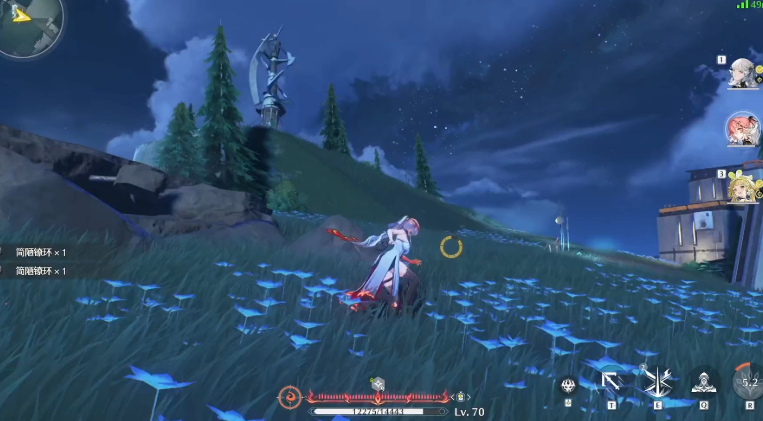Viewport: 763px width, 421px height.
Task: Select the pink-haired character portrait
Action: [x=743, y=129]
